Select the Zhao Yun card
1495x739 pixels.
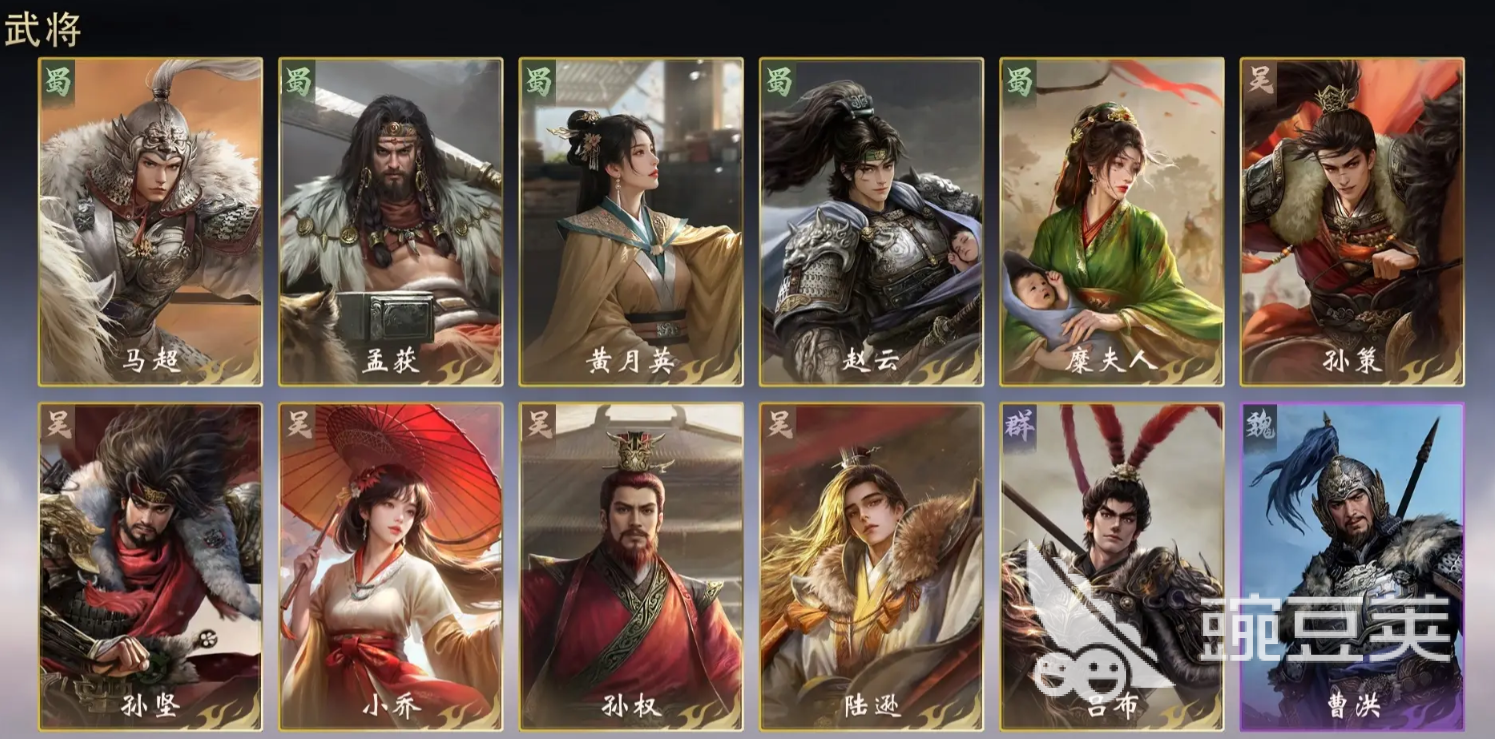click(x=870, y=220)
